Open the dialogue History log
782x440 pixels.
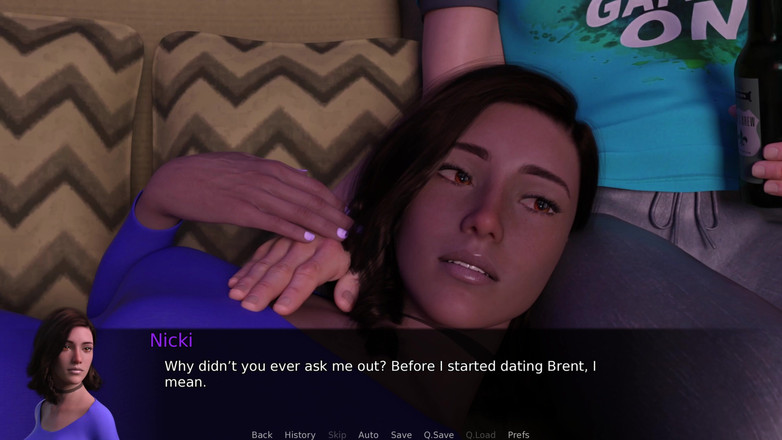300,435
